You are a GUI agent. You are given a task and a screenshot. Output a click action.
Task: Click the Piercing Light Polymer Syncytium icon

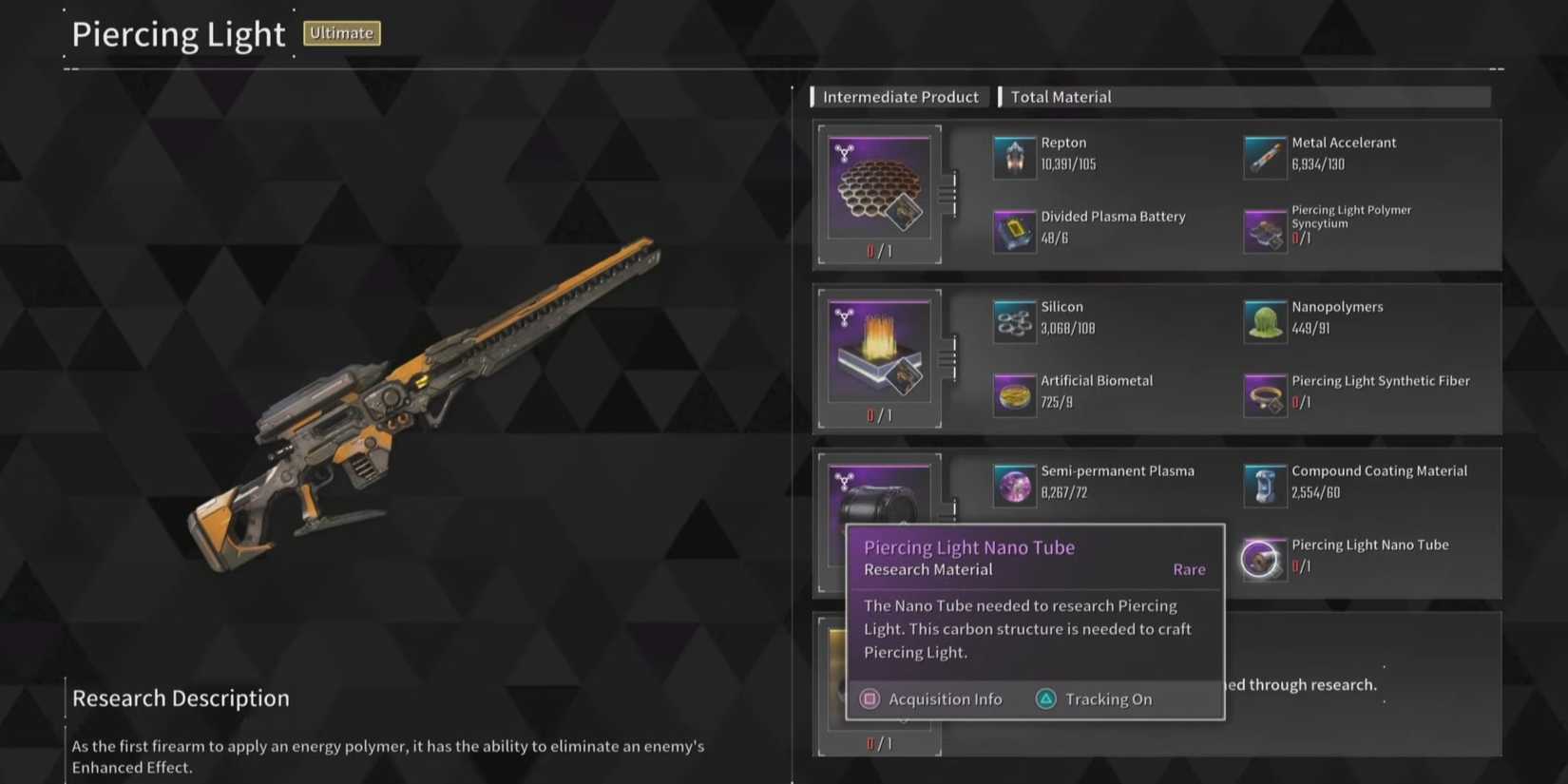pyautogui.click(x=1265, y=228)
